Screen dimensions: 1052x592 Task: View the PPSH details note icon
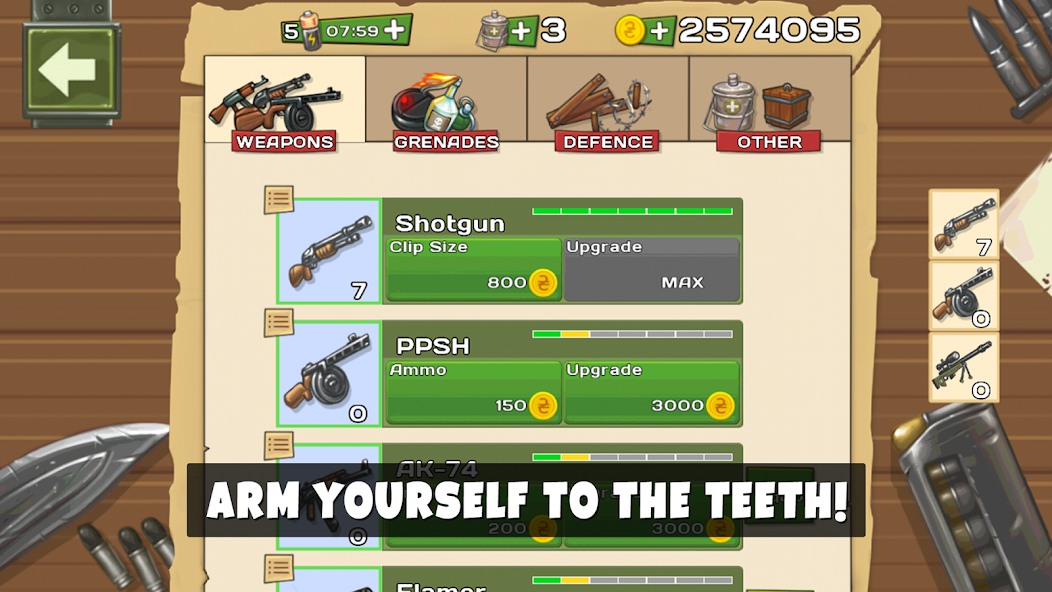pos(279,323)
